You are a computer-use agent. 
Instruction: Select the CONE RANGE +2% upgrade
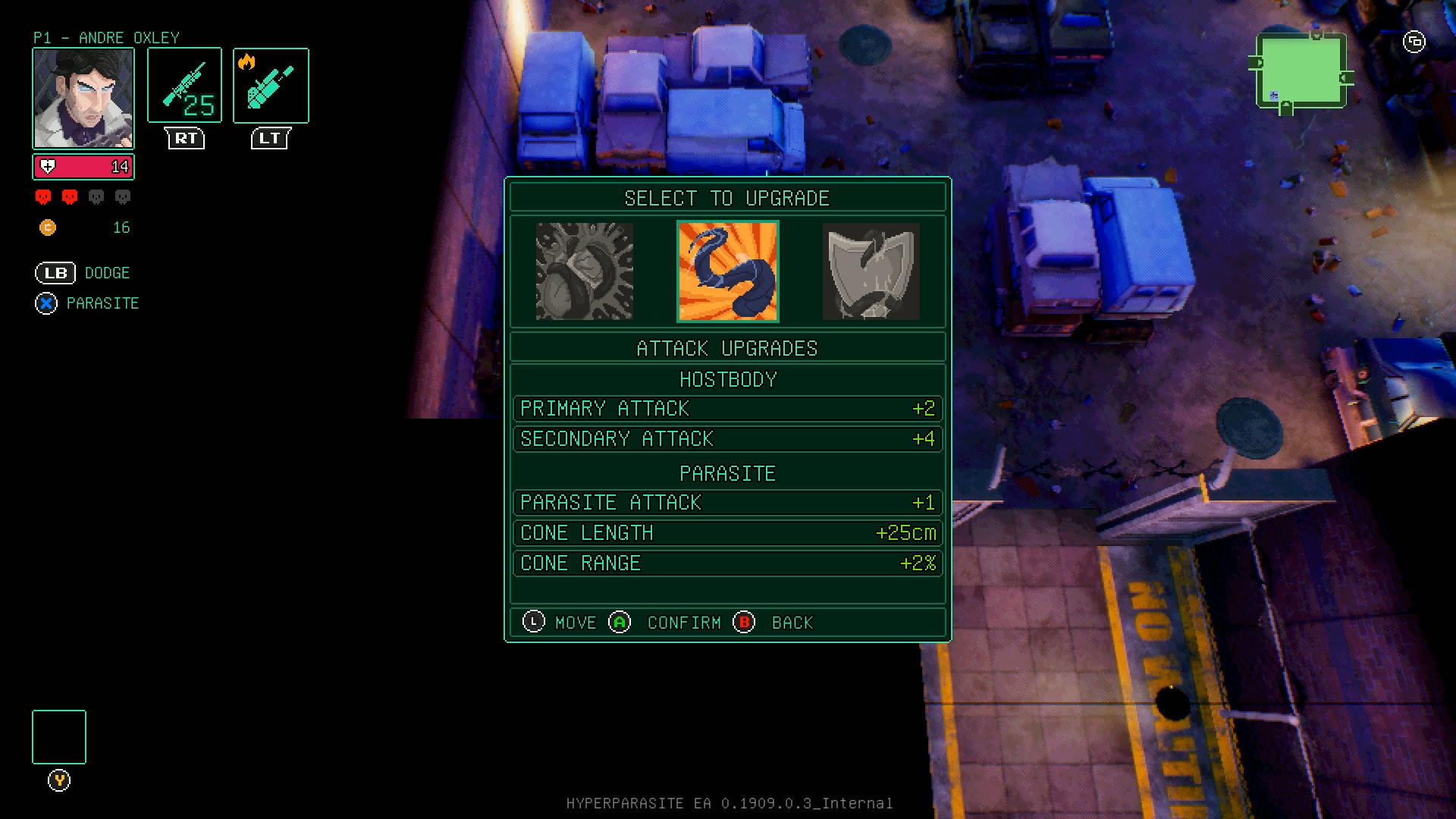point(726,563)
